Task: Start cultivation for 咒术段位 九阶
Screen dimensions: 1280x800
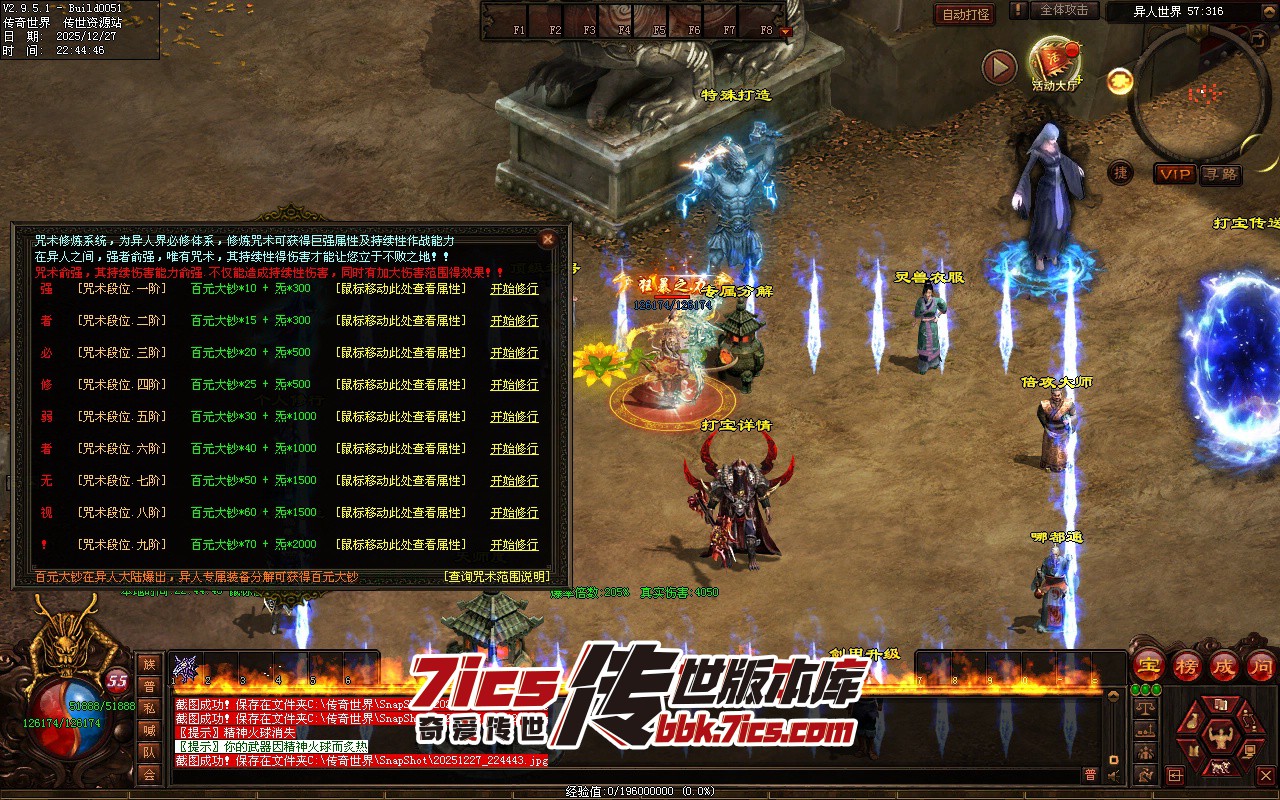Action: [x=514, y=545]
